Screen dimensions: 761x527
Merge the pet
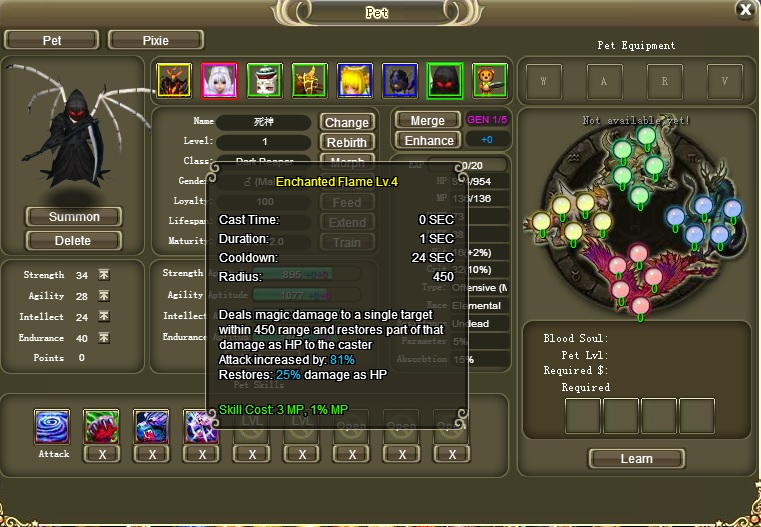pos(428,121)
